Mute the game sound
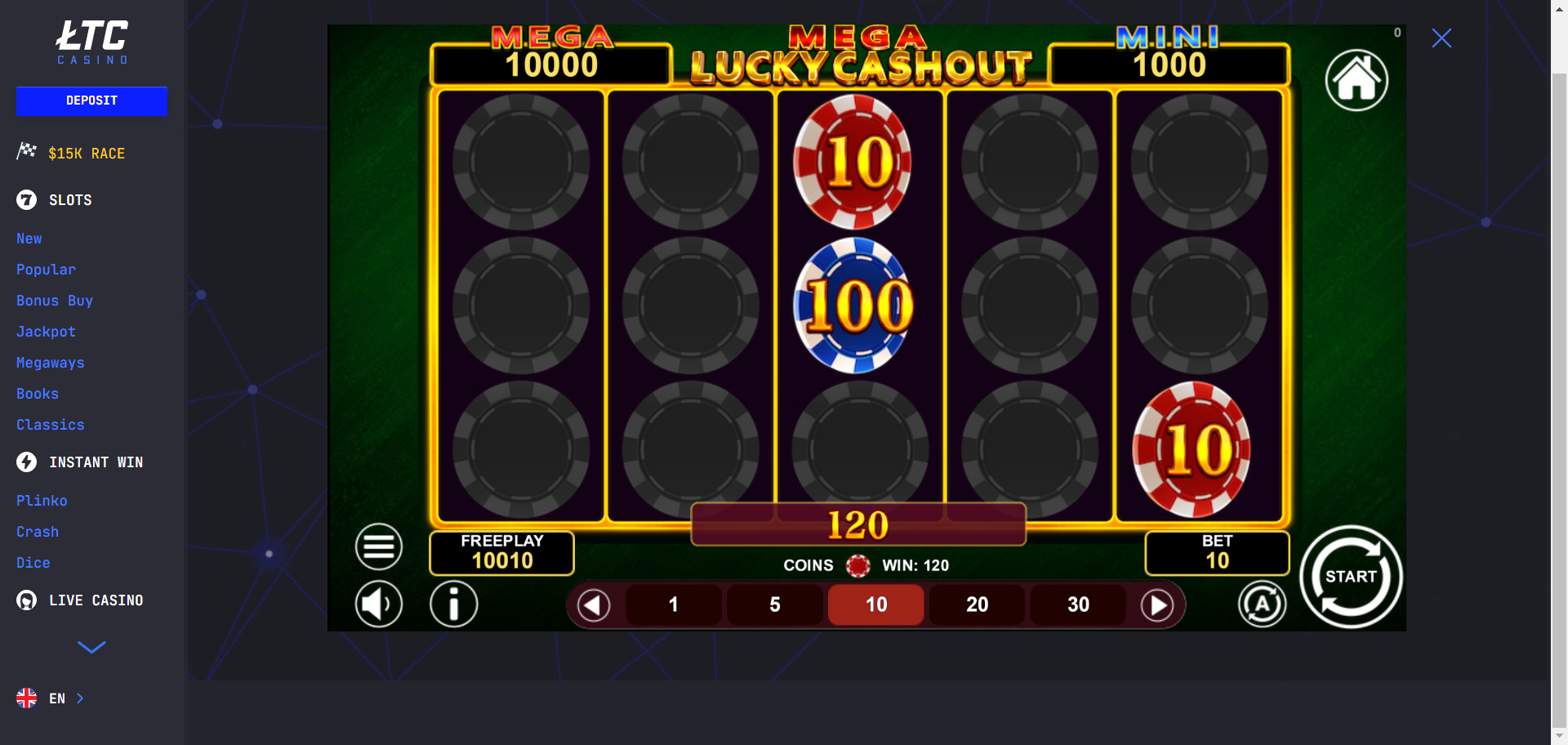Screen dimensions: 1568x745 click(x=378, y=604)
